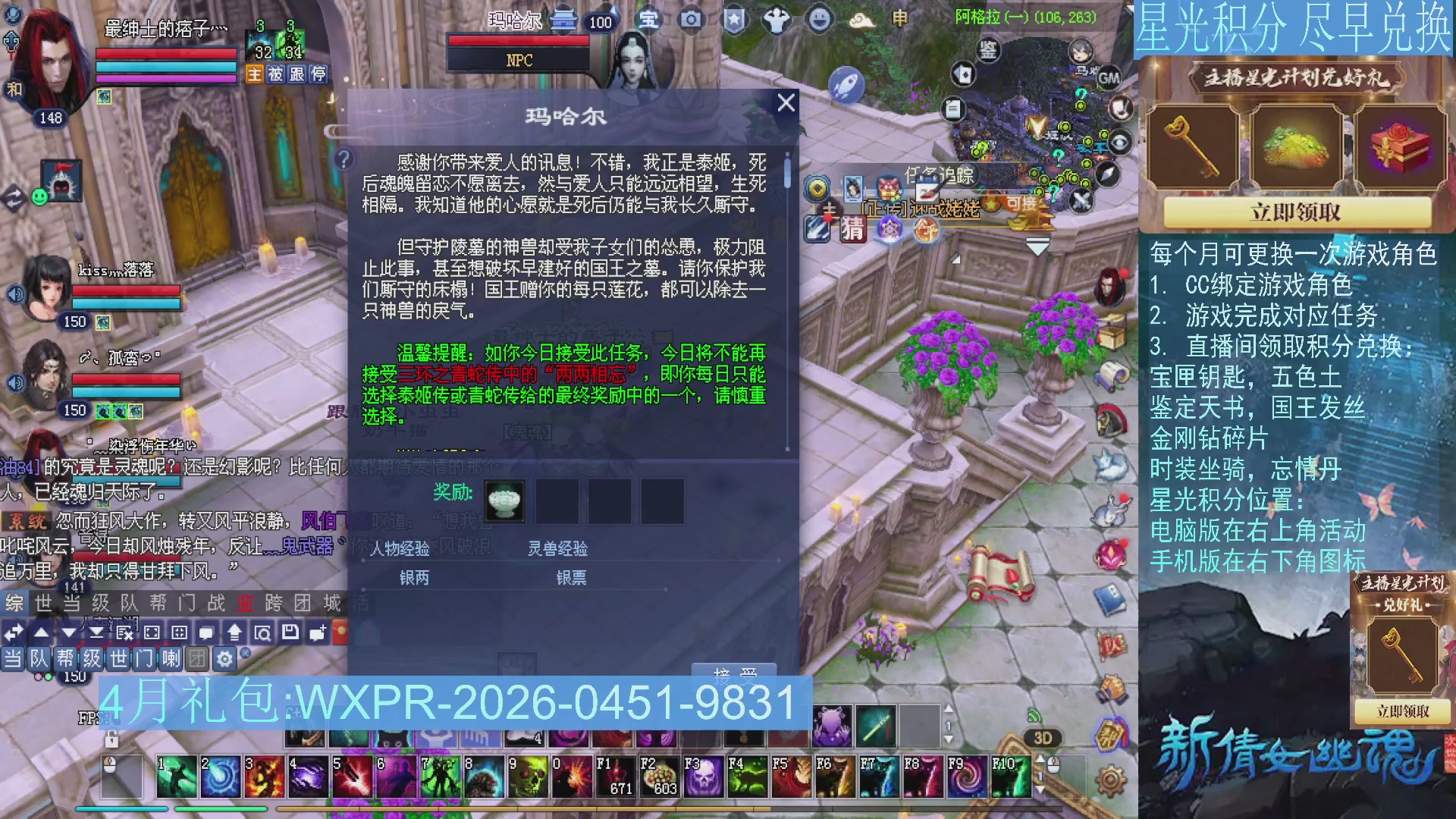Screen dimensions: 1456x819
Task: Accept the quest via the 接受 button
Action: [734, 672]
